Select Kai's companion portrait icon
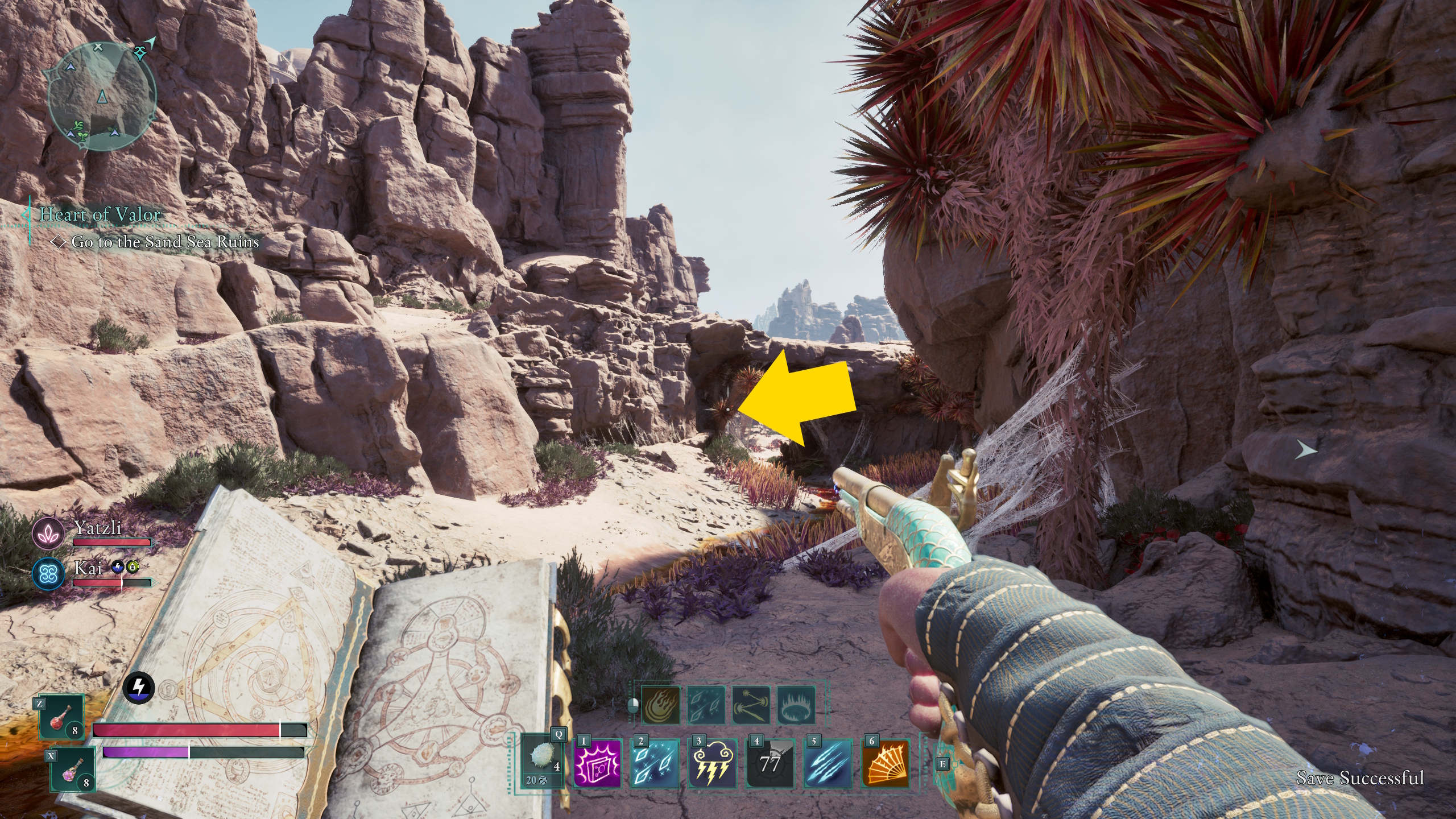The height and width of the screenshot is (819, 1456). 48,573
